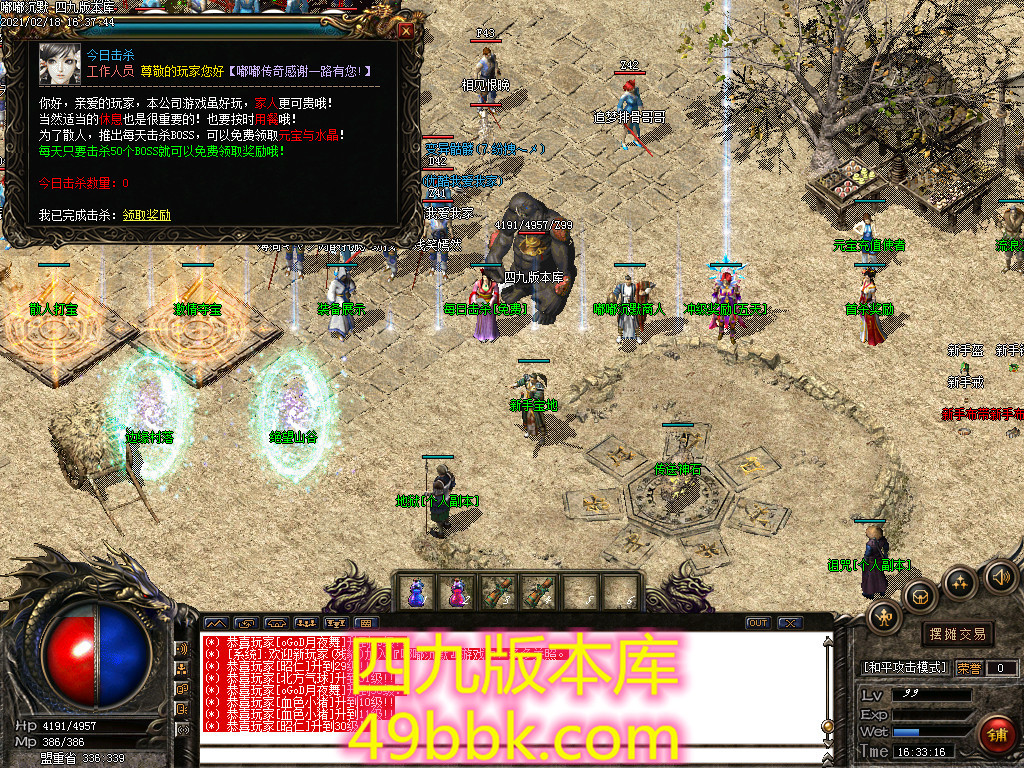Open the bag box round button
Viewport: 1024px width, 768px height.
[x=920, y=597]
